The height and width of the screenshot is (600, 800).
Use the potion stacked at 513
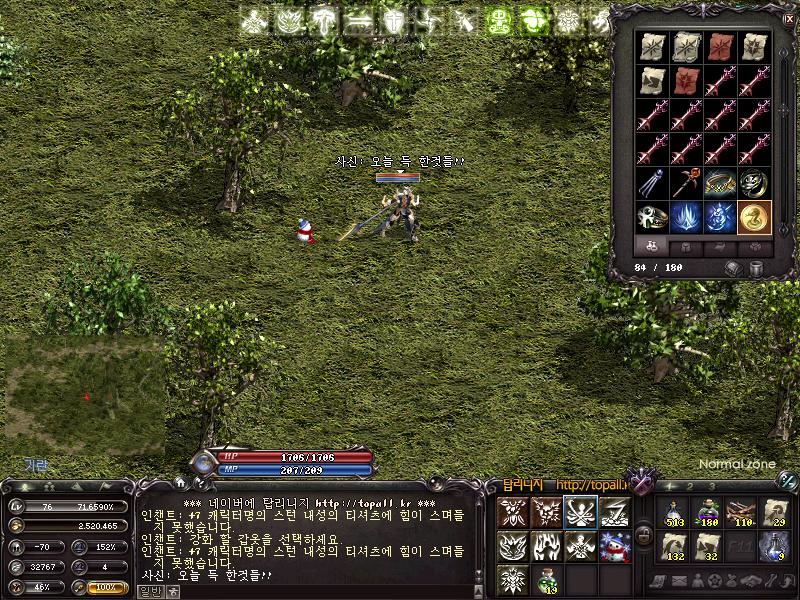[673, 512]
